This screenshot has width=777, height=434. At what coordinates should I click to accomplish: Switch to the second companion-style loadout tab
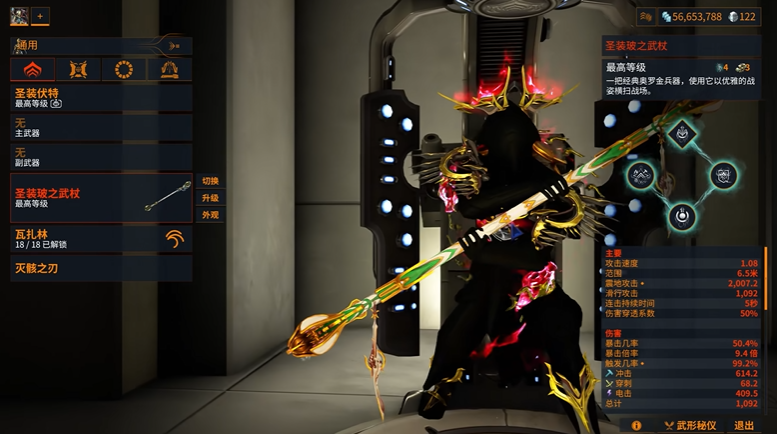[78, 69]
